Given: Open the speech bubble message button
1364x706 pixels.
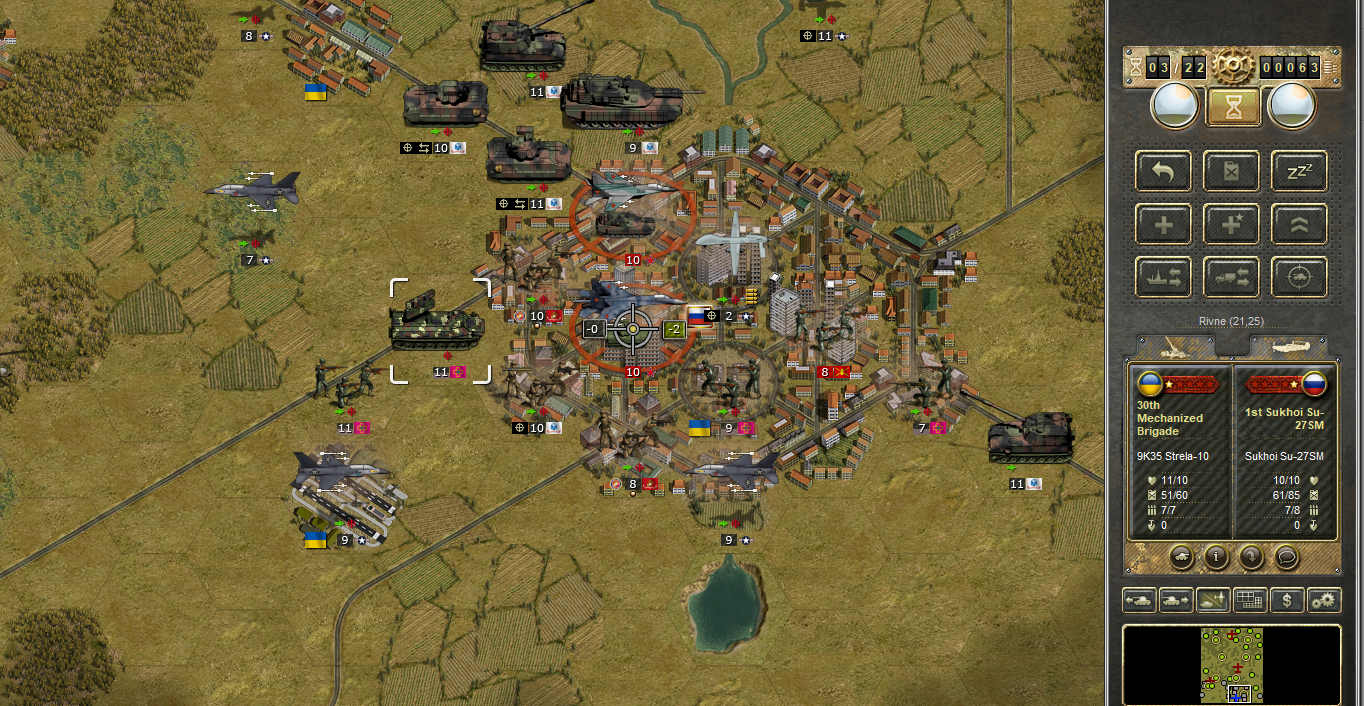Looking at the screenshot, I should click(x=1287, y=556).
